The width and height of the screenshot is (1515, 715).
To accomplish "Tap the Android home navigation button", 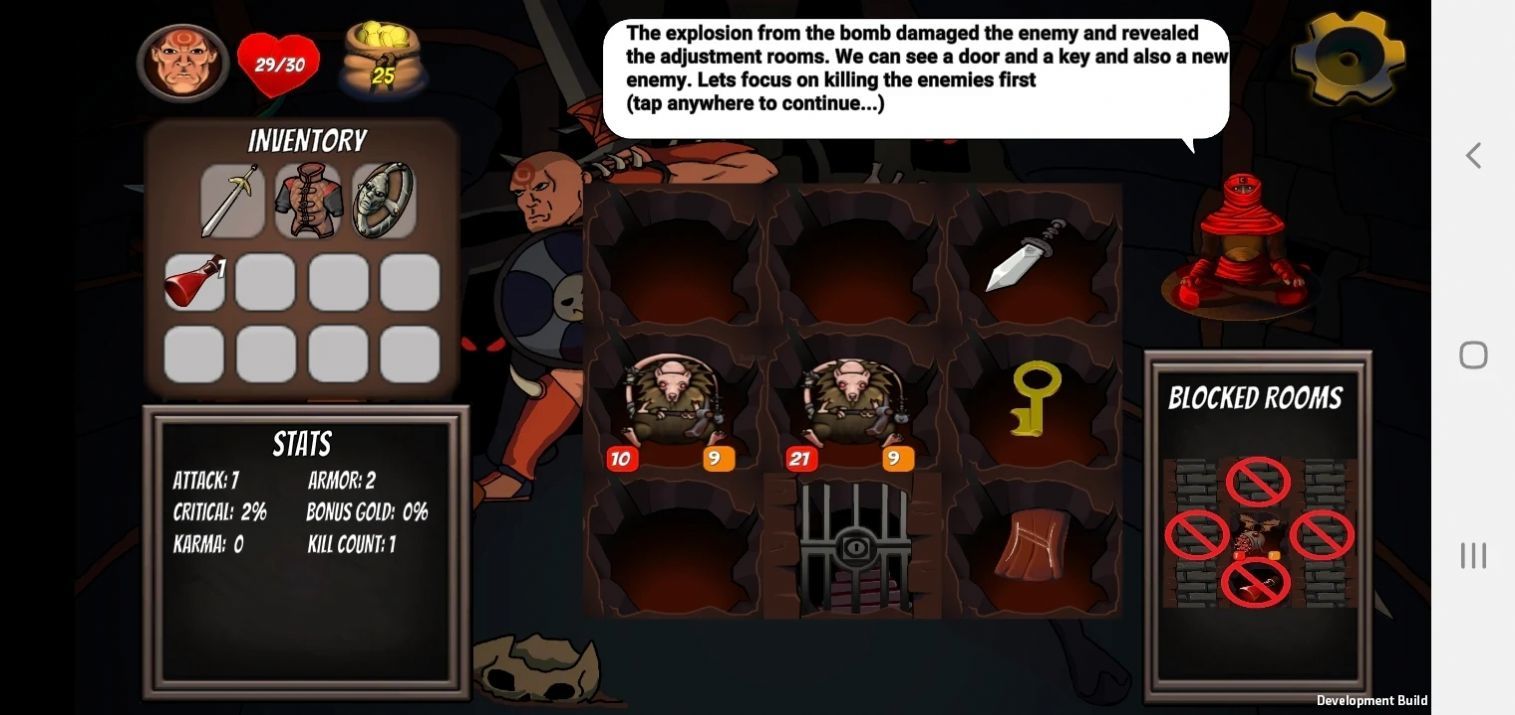I will 1473,355.
